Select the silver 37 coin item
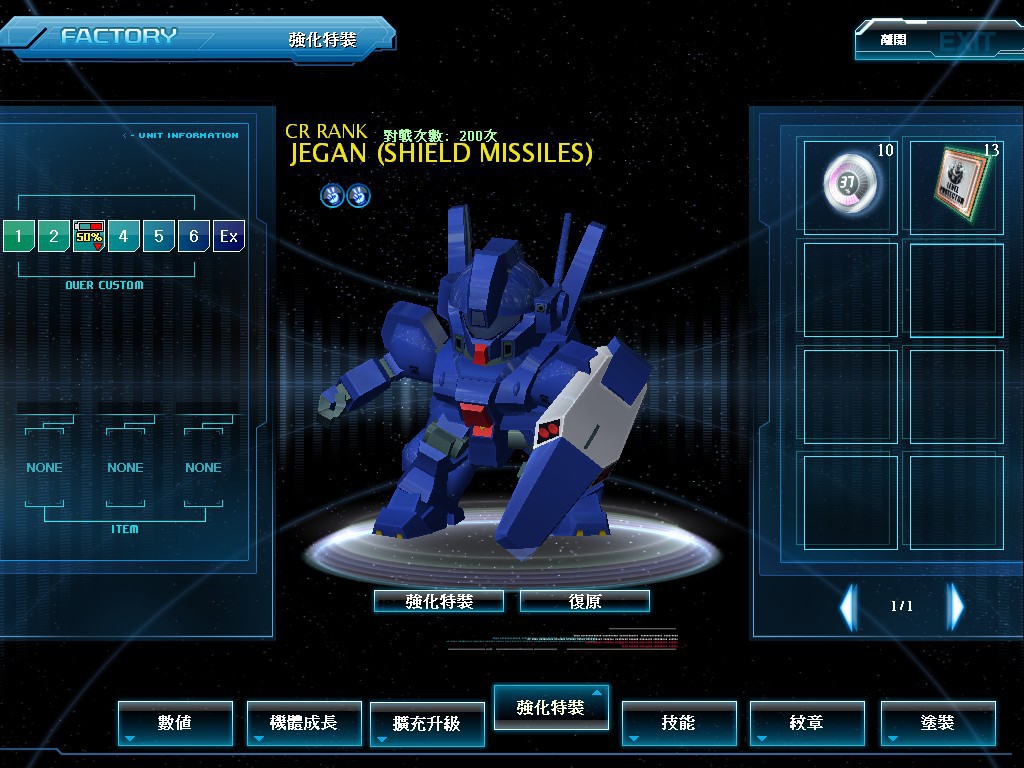Image resolution: width=1024 pixels, height=768 pixels. tap(850, 186)
